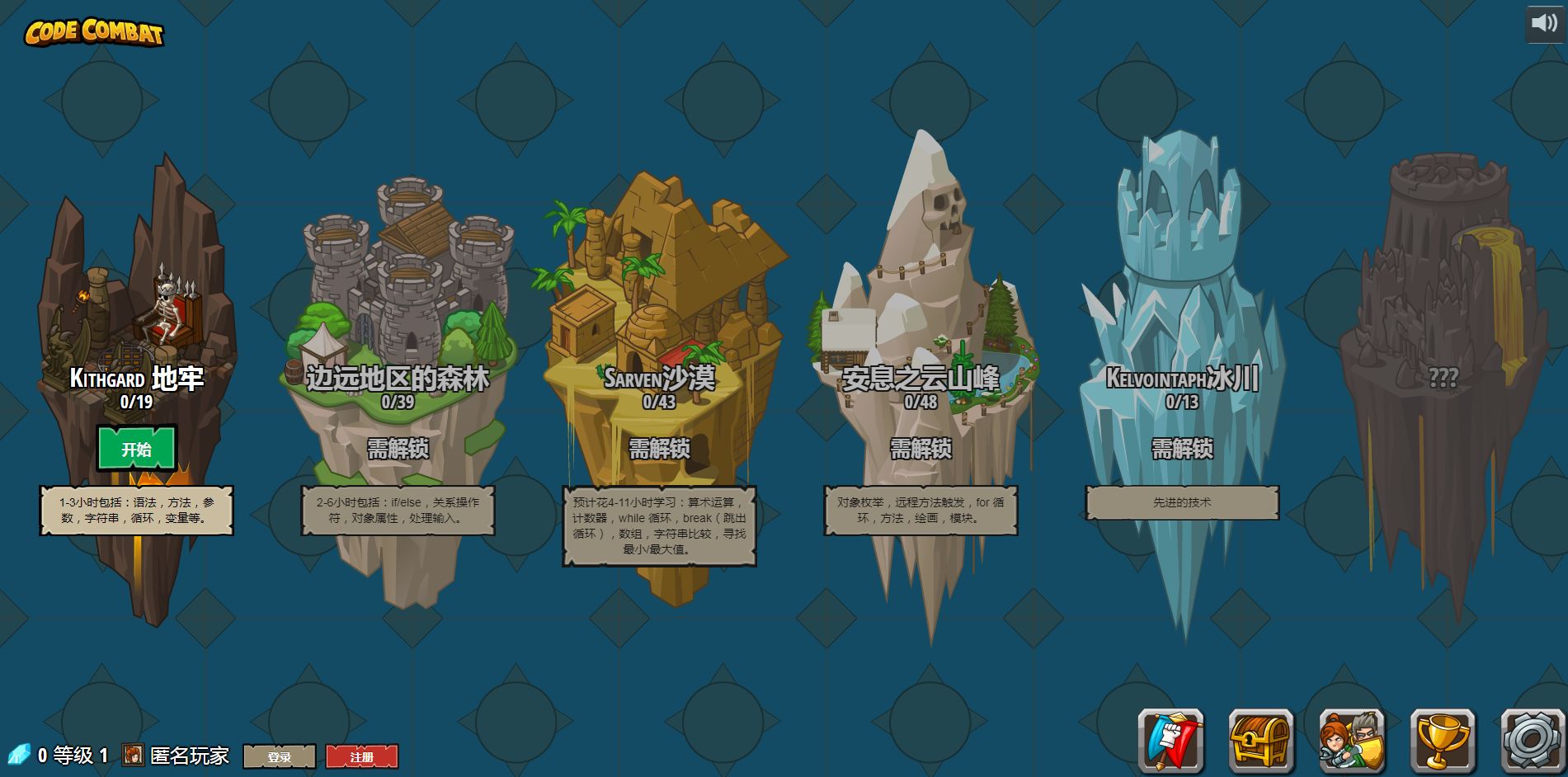The image size is (1568, 777).
Task: Open the clans flag-and-fist icon
Action: (x=1170, y=741)
